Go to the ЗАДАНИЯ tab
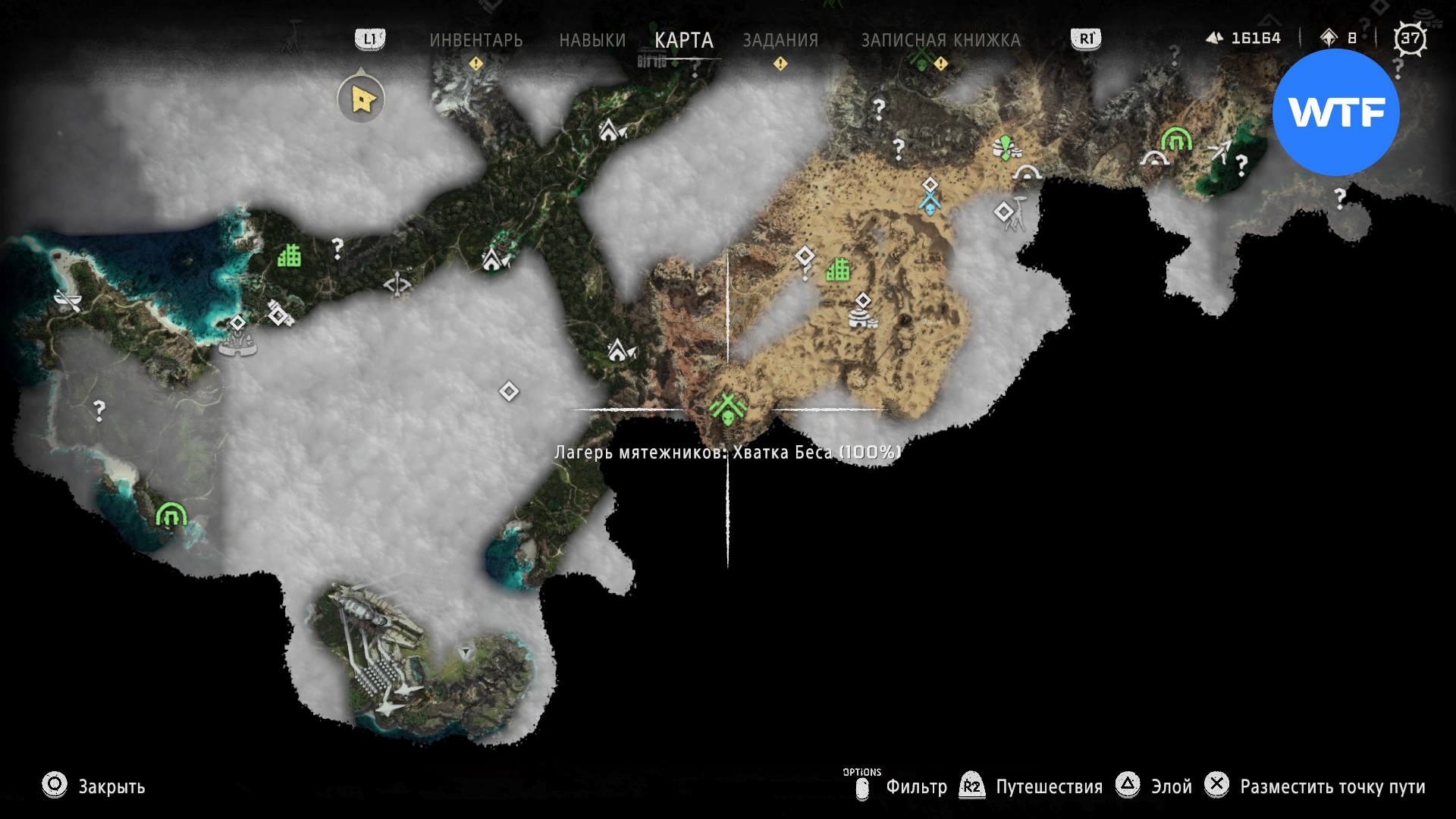 tap(780, 40)
